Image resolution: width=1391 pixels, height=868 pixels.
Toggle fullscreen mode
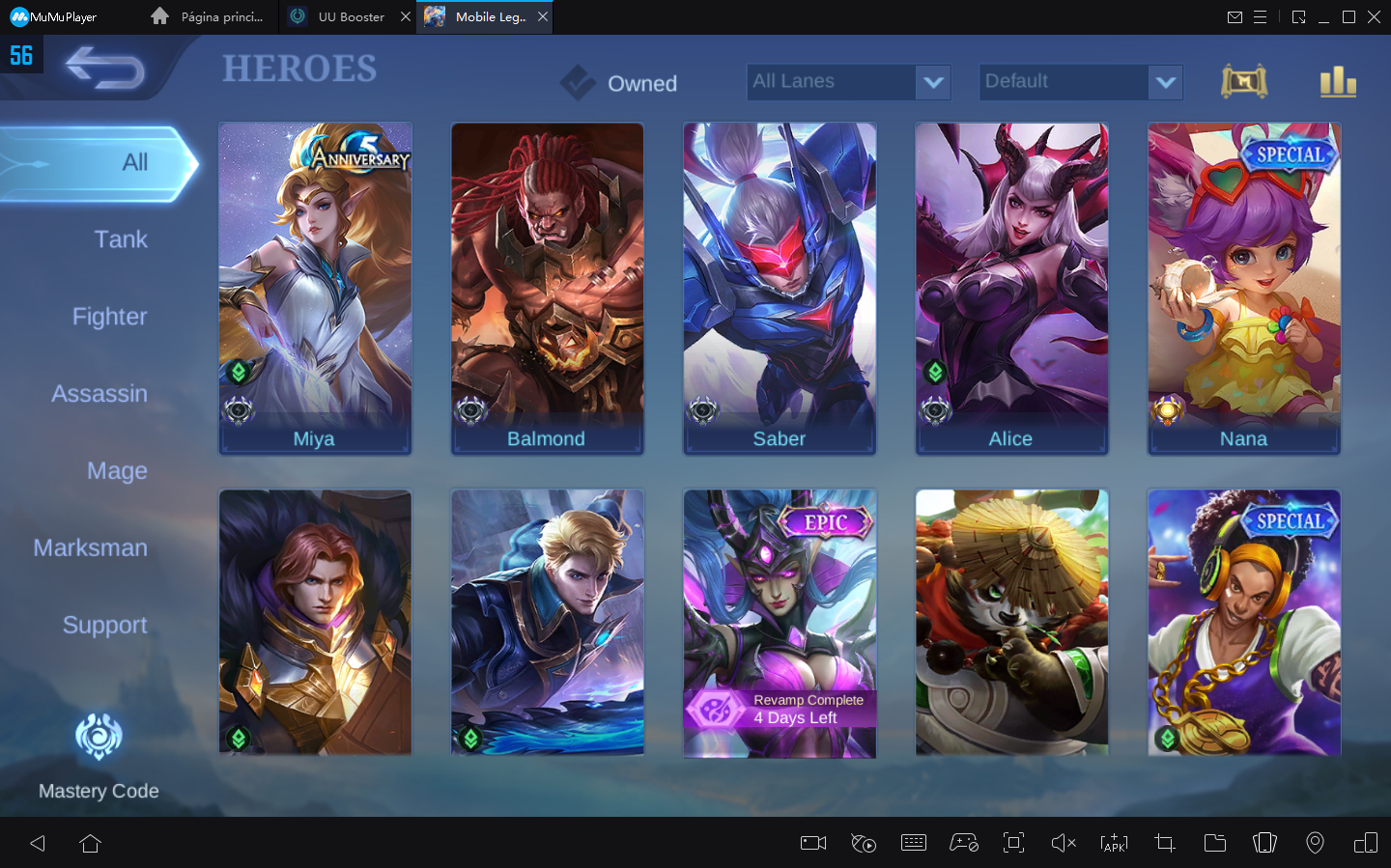click(1013, 843)
